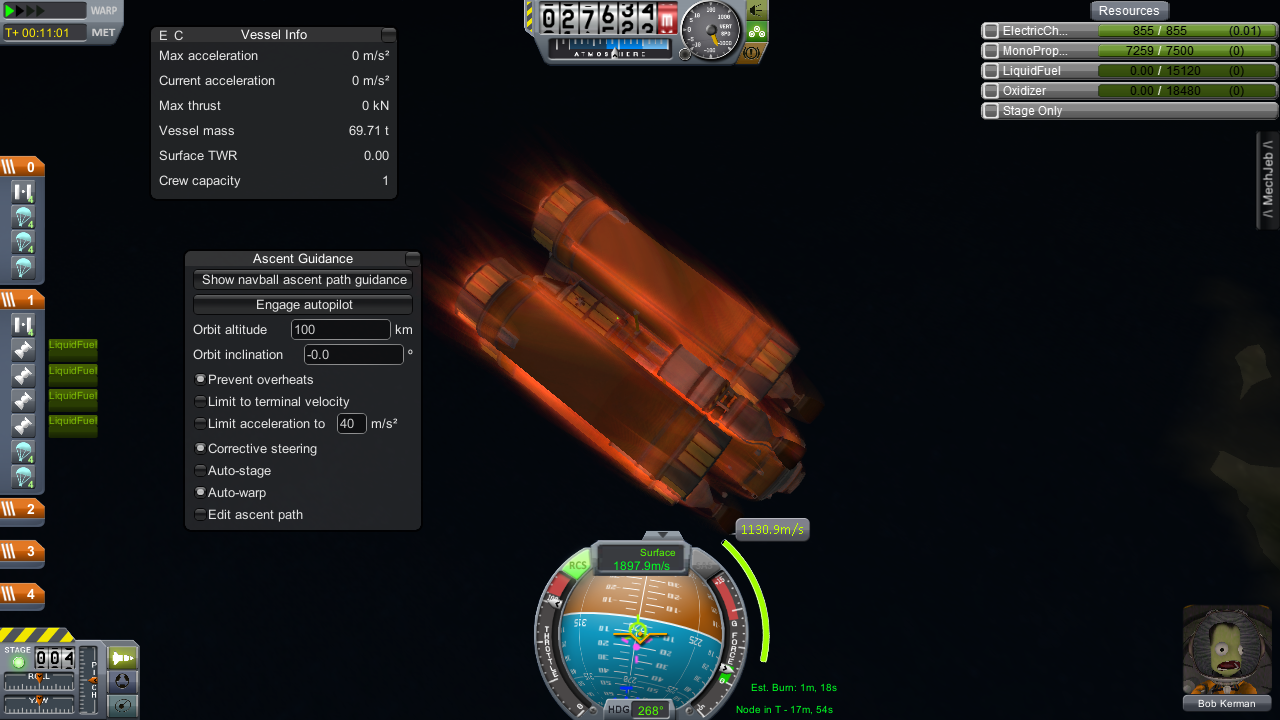Click the Resources panel header button
Image resolution: width=1280 pixels, height=720 pixels.
[x=1129, y=11]
